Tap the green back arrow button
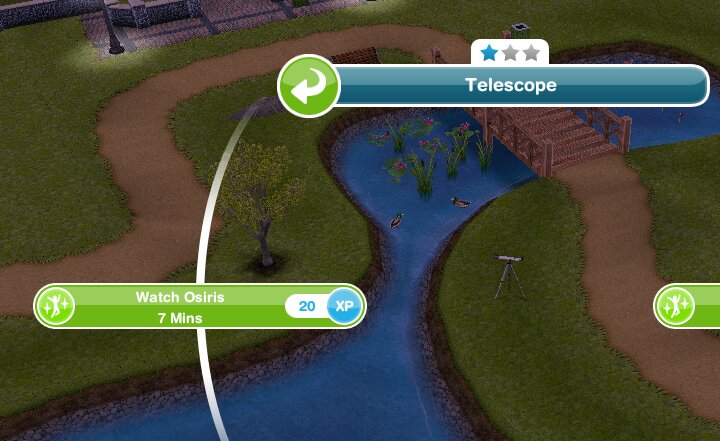 309,86
